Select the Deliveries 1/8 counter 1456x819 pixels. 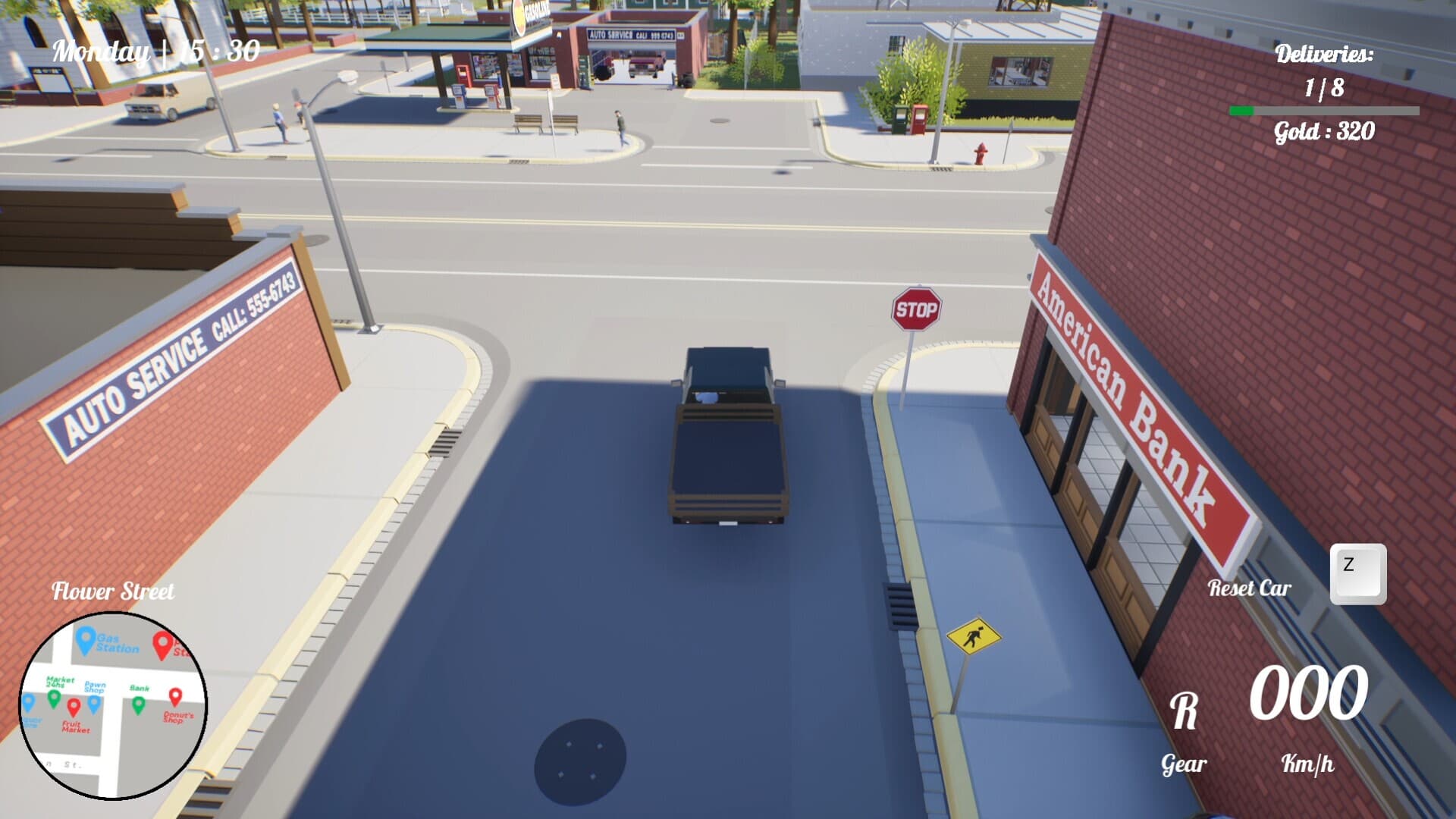point(1323,89)
